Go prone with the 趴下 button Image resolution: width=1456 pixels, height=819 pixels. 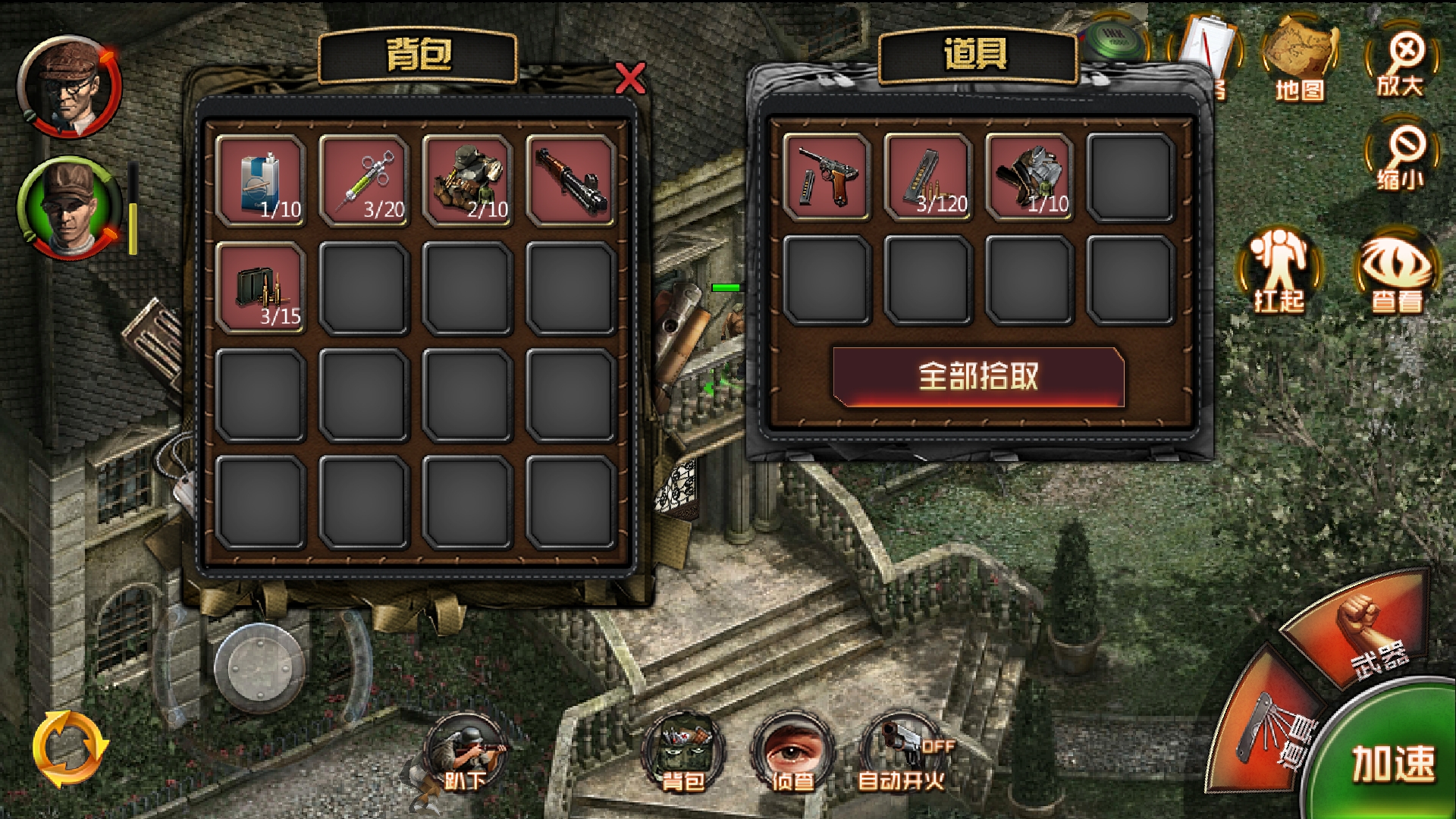point(465,751)
